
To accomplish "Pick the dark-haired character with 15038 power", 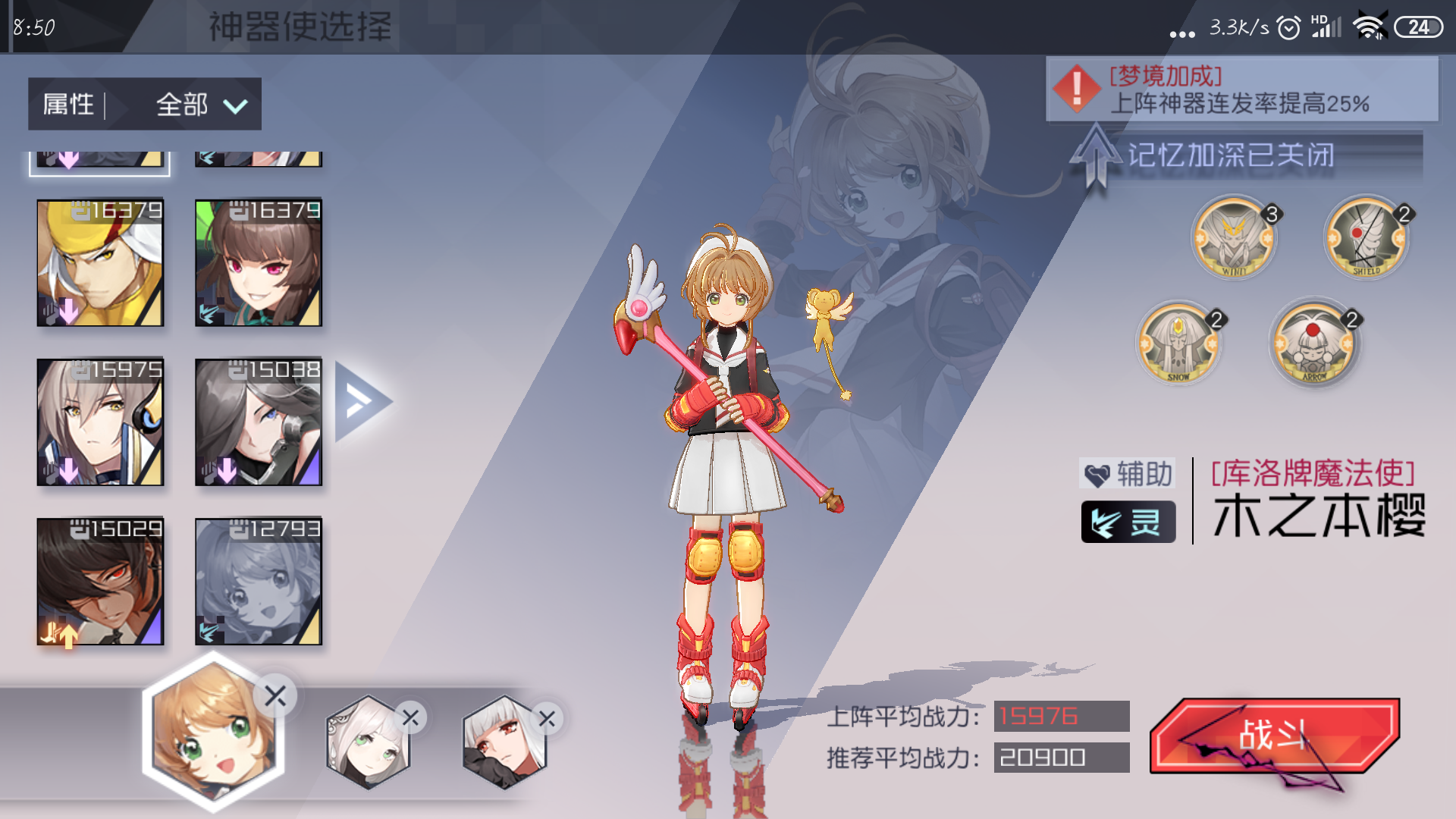I will (259, 422).
